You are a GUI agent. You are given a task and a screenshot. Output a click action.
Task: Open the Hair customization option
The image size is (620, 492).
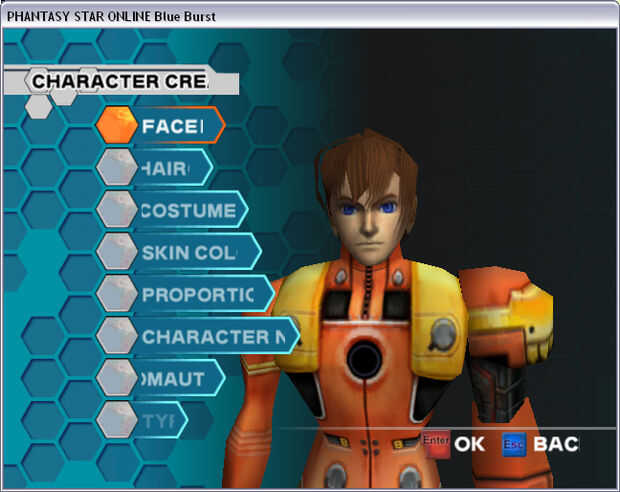[165, 168]
